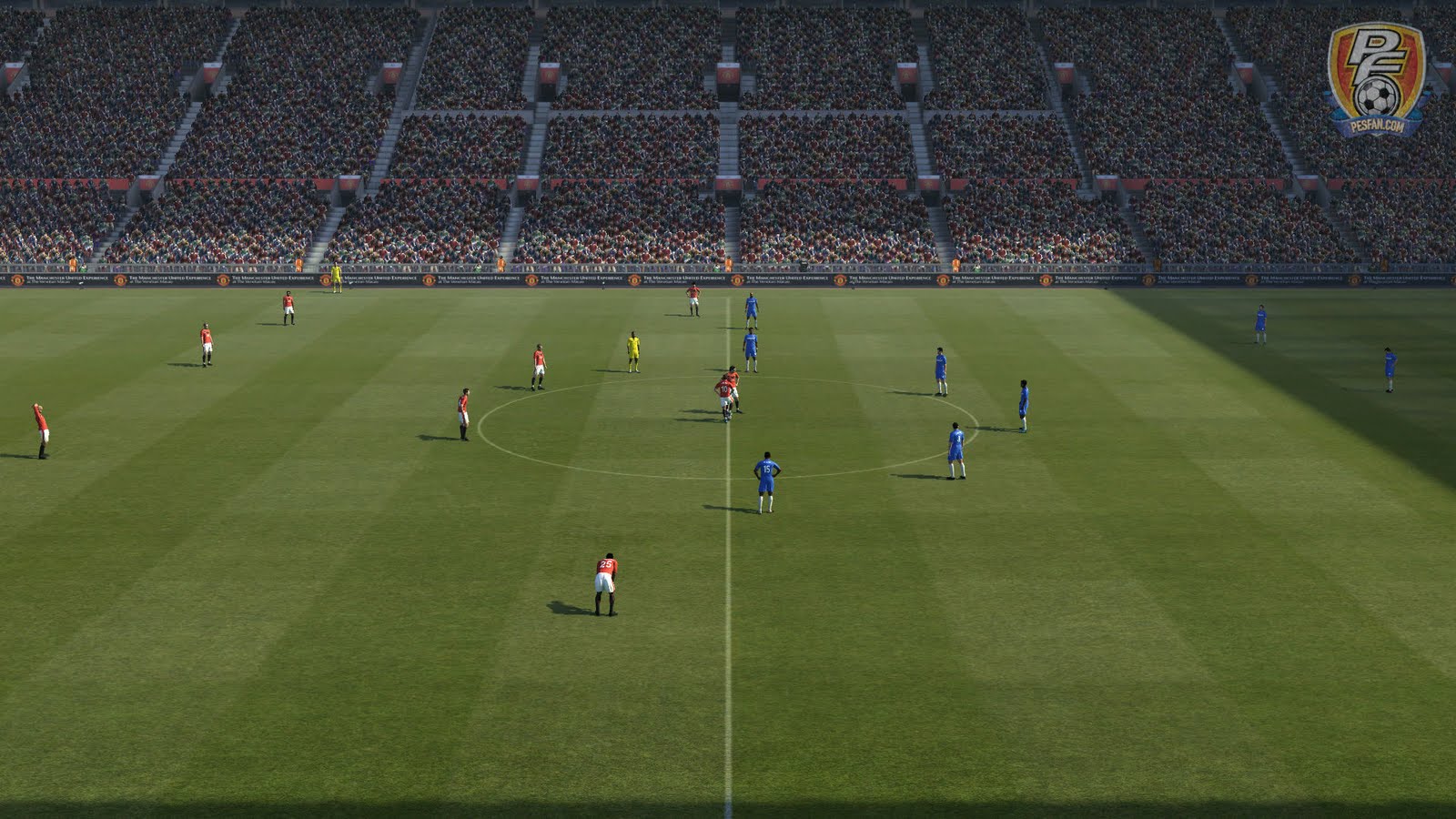Click the PESFan.com logo watermark
The image size is (1456, 819).
click(1375, 78)
